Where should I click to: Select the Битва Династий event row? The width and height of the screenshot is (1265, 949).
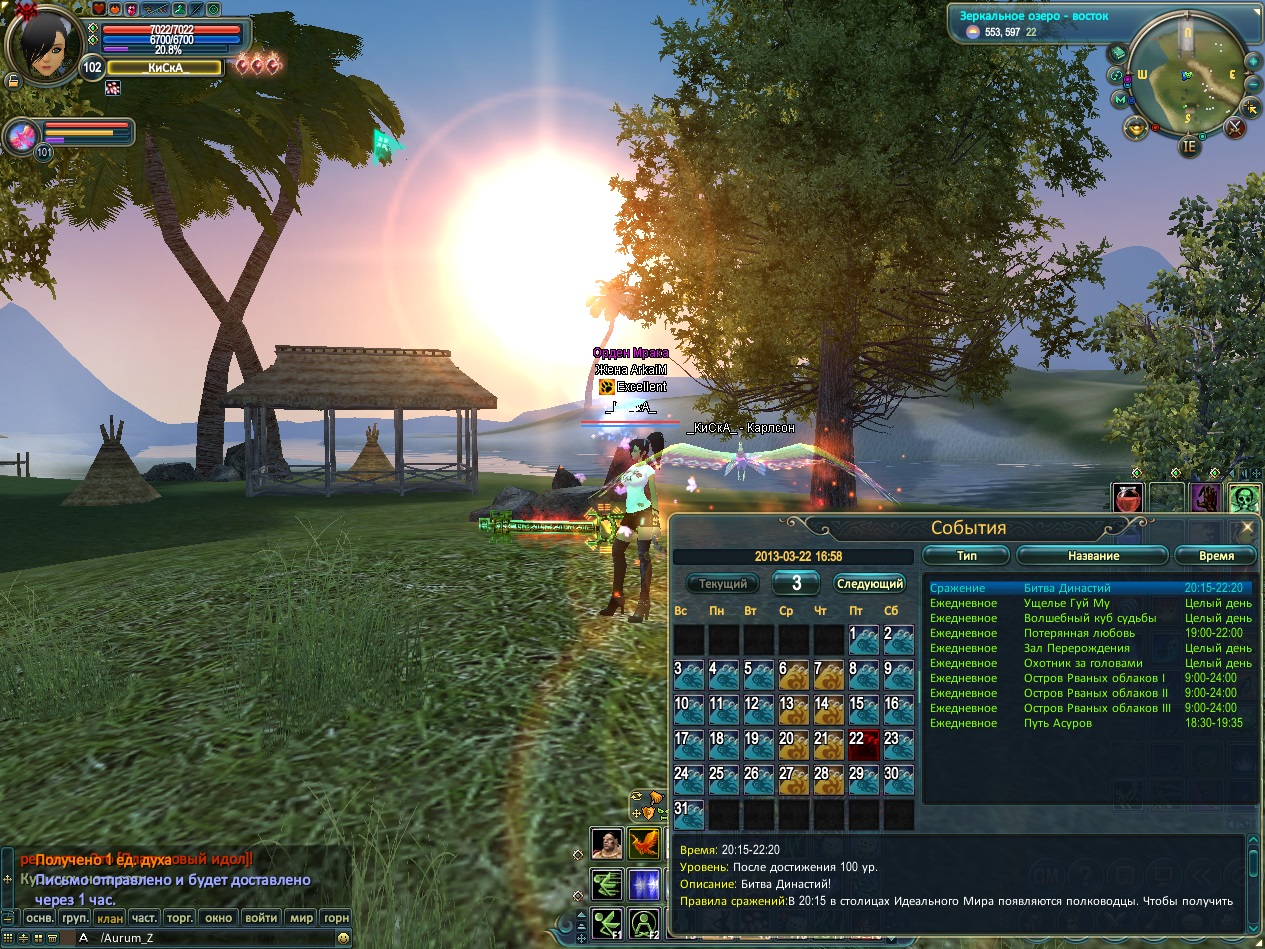pos(1067,588)
